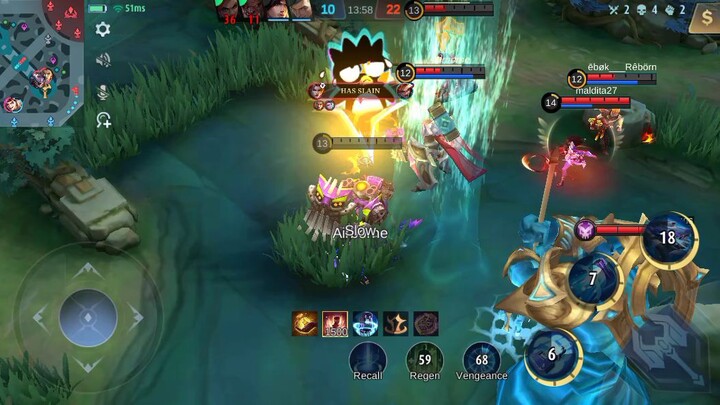Click the magnifier-plus icon below the microphone
The image size is (720, 405).
(x=103, y=120)
